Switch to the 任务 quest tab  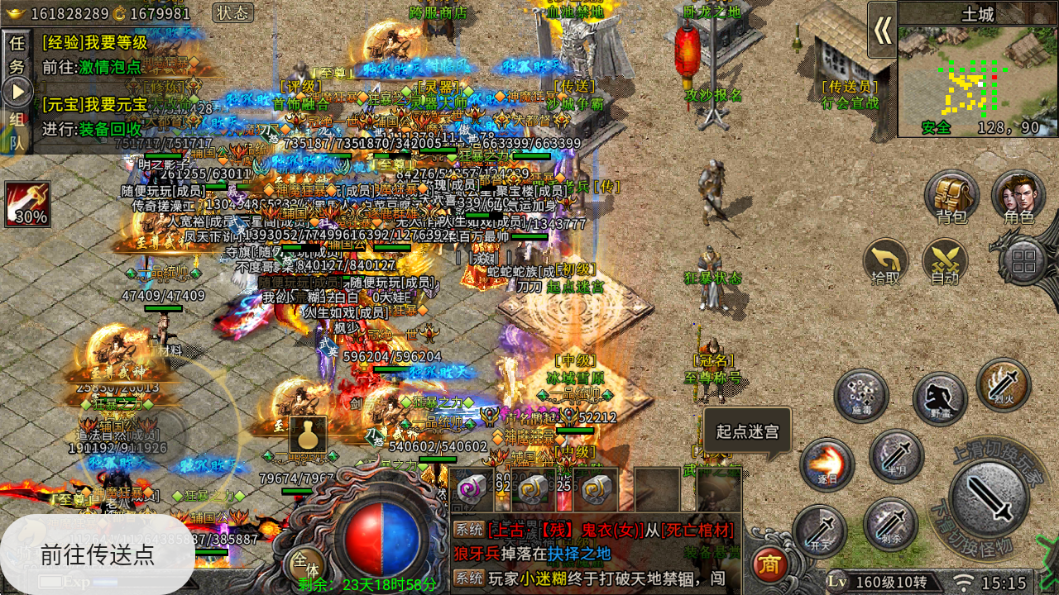16,55
